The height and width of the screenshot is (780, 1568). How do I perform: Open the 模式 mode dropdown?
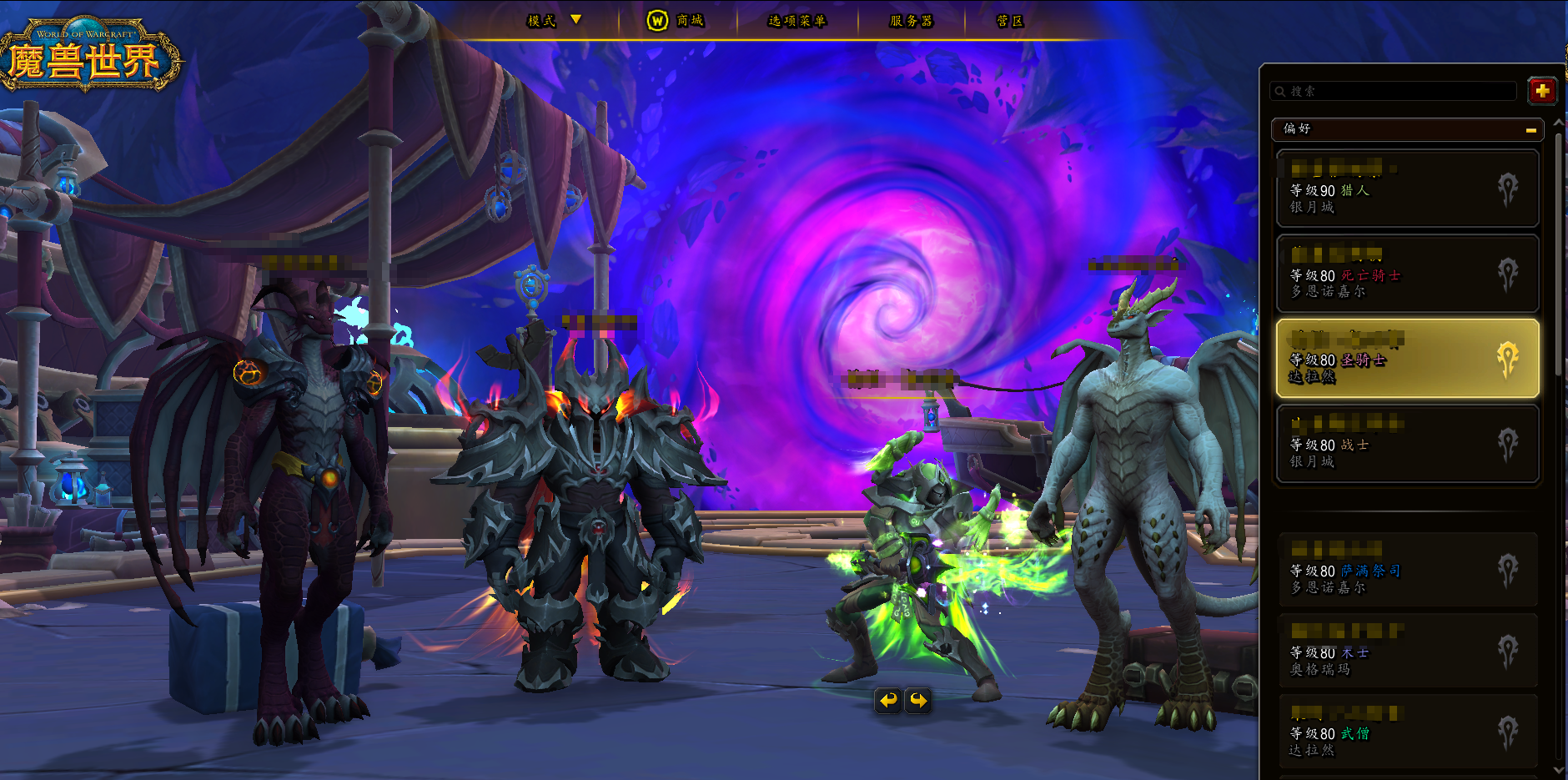554,20
